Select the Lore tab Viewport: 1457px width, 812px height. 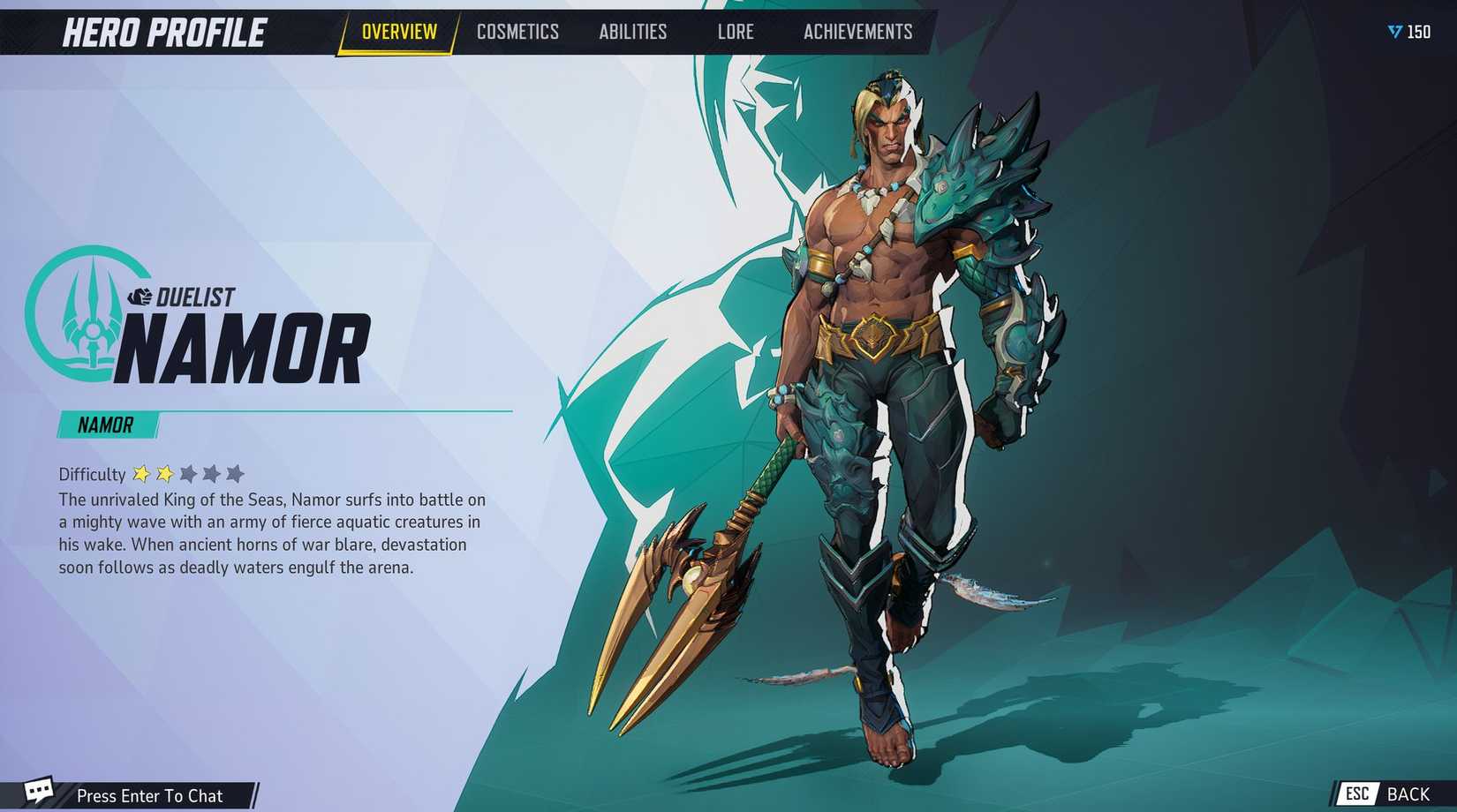736,33
